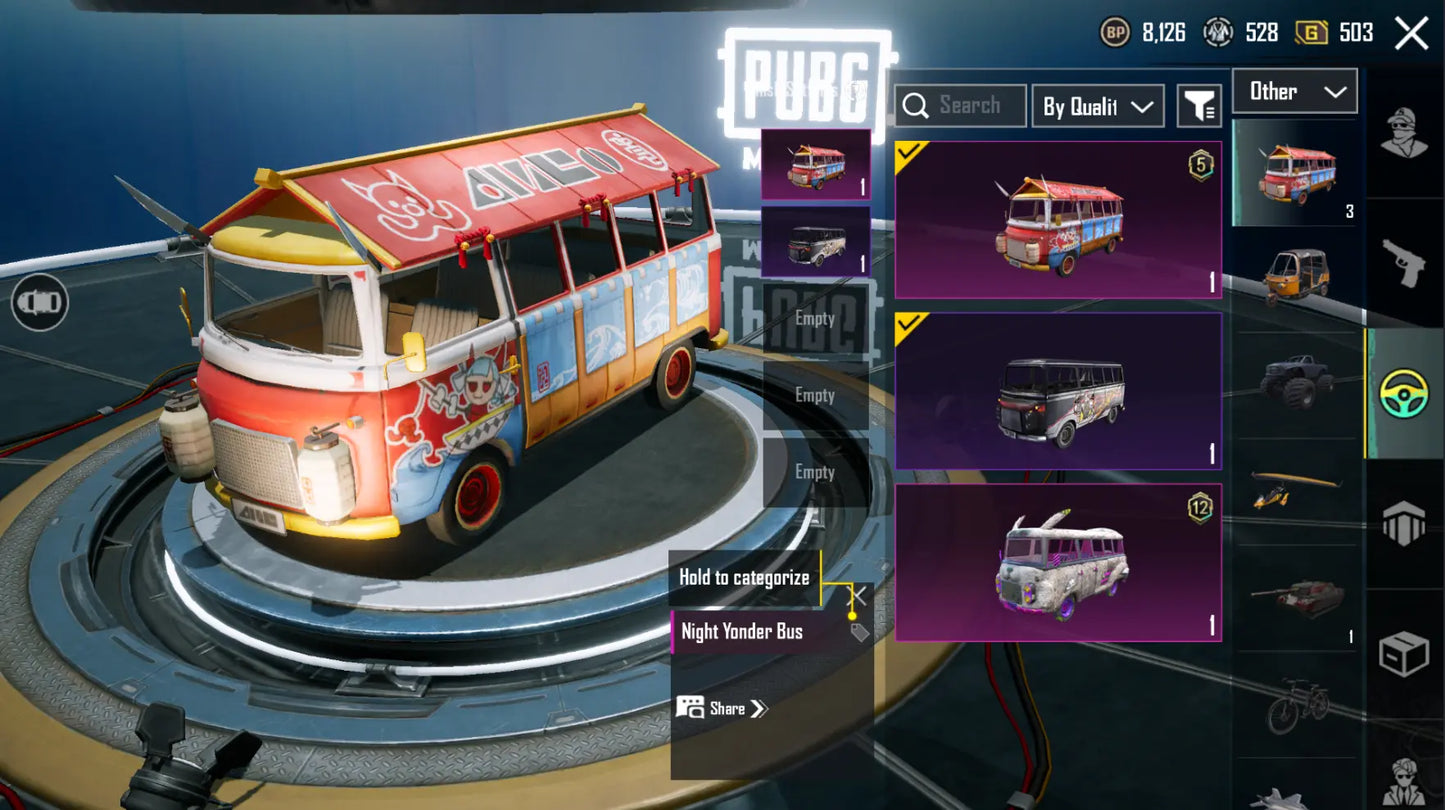Open the By Quality sort dropdown

click(x=1097, y=106)
